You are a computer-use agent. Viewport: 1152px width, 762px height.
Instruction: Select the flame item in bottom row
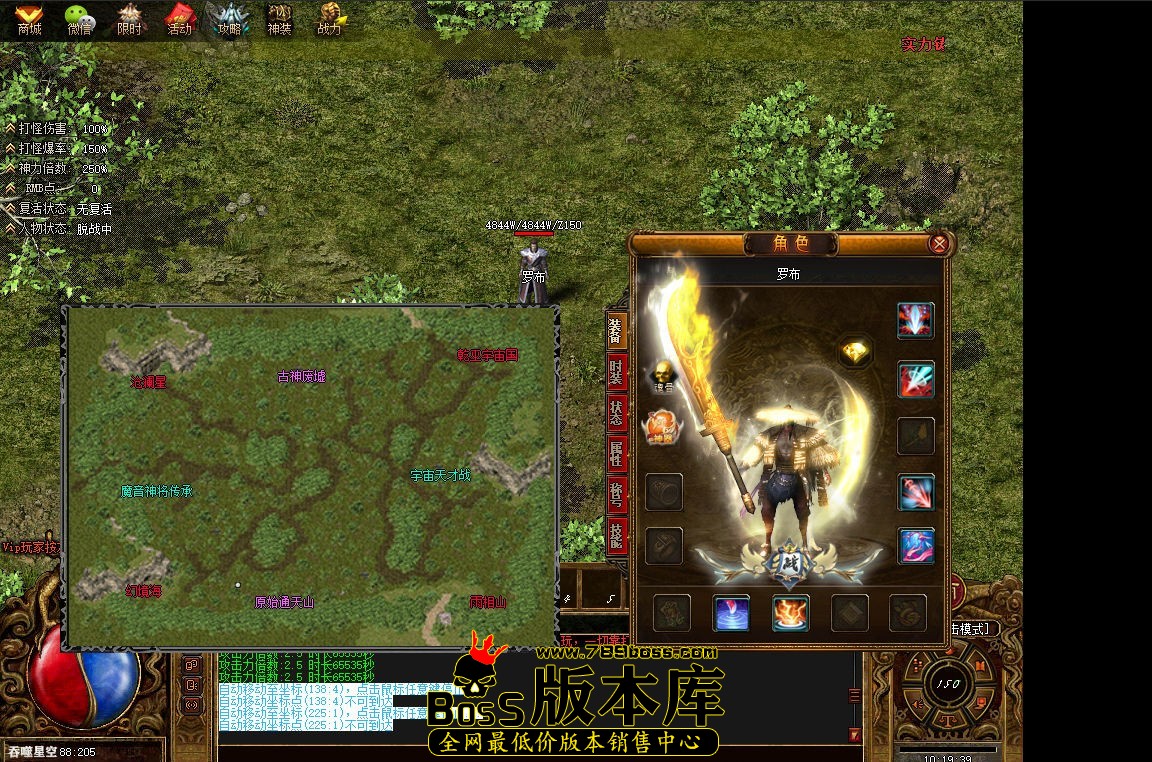coord(790,613)
